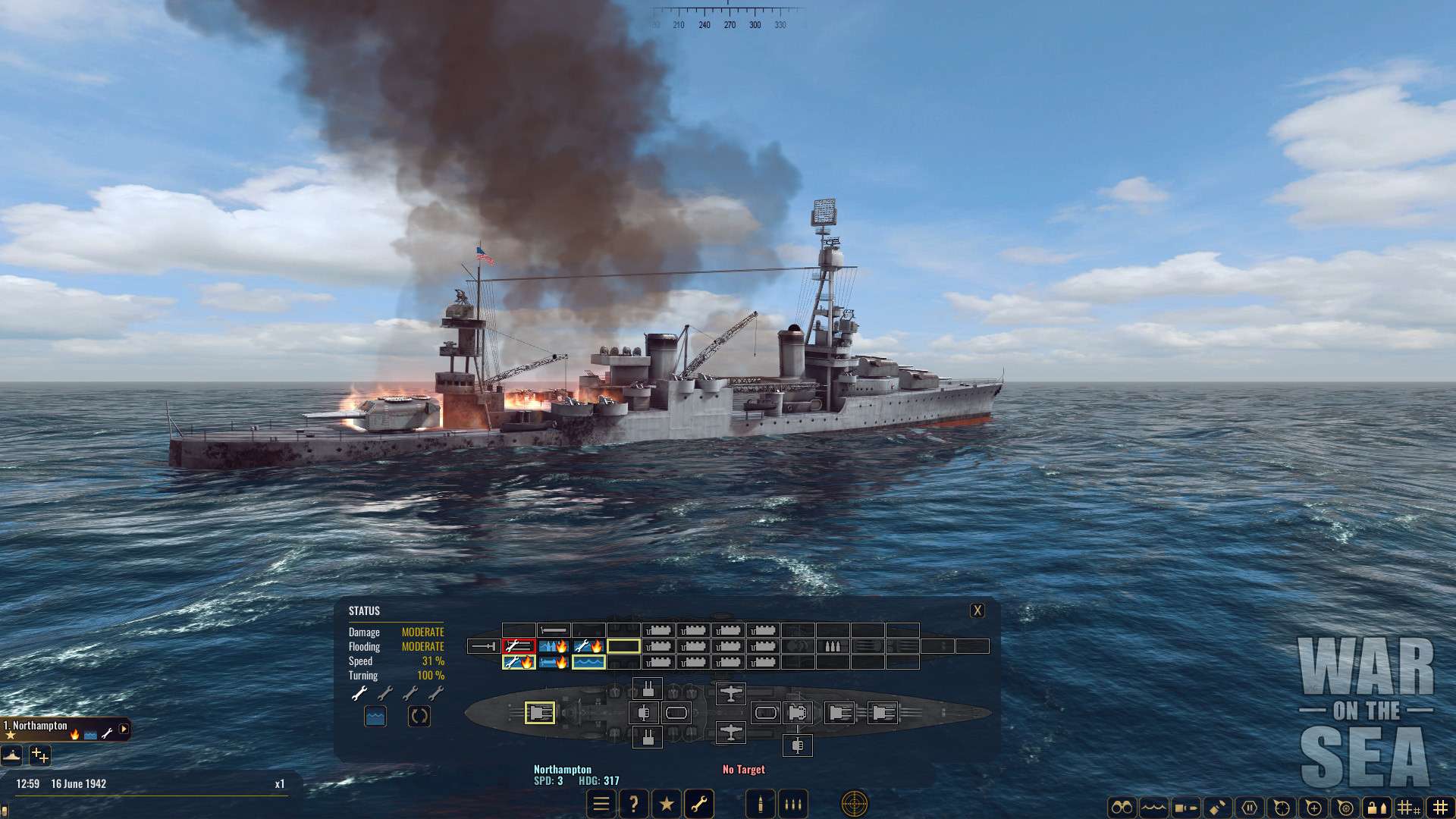Toggle the far-right grid overlay icon
This screenshot has width=1456, height=819.
[x=1441, y=807]
